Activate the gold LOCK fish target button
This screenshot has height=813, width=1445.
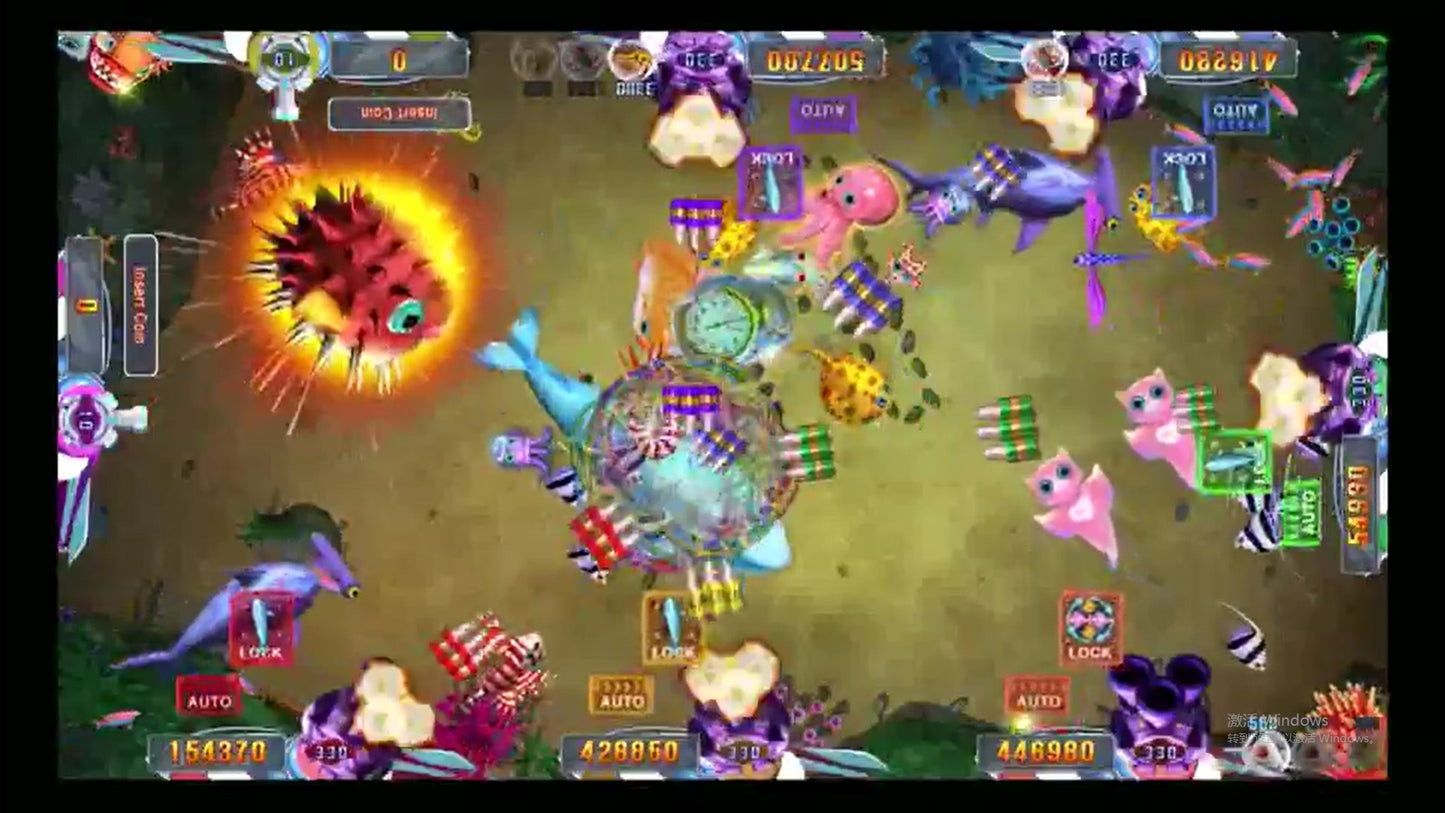pos(671,628)
